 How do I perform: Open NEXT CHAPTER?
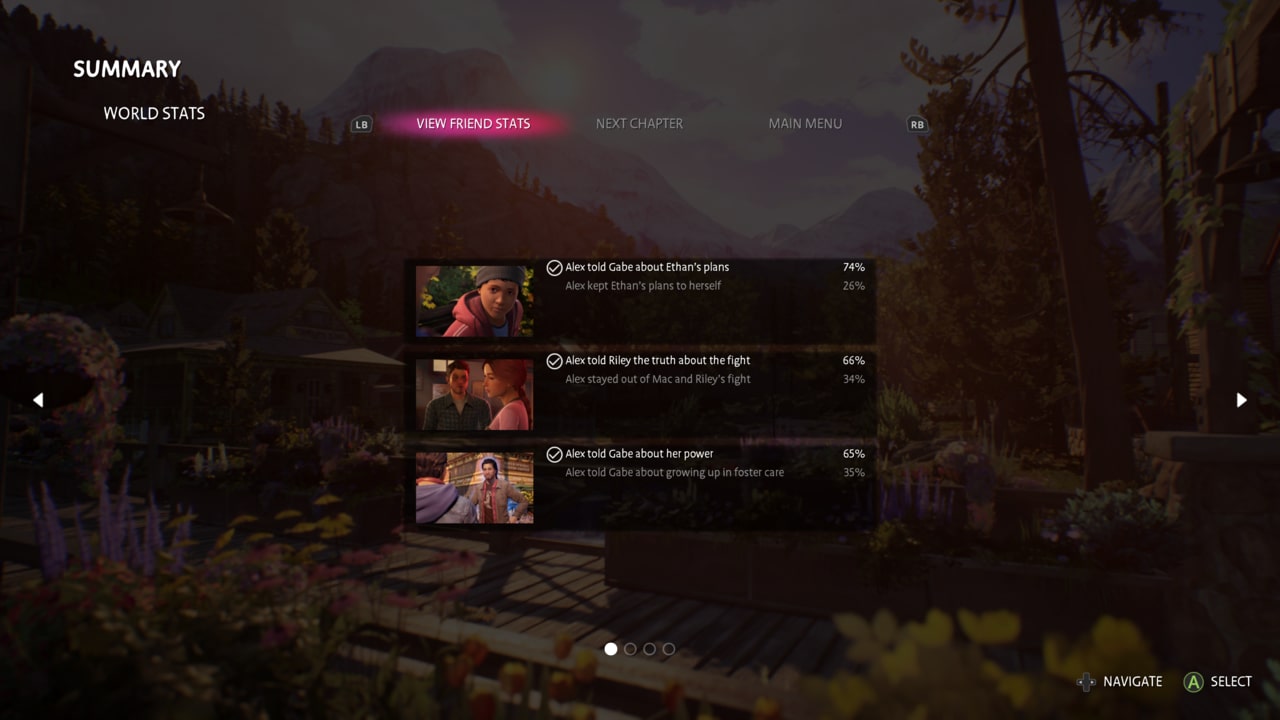(x=639, y=123)
